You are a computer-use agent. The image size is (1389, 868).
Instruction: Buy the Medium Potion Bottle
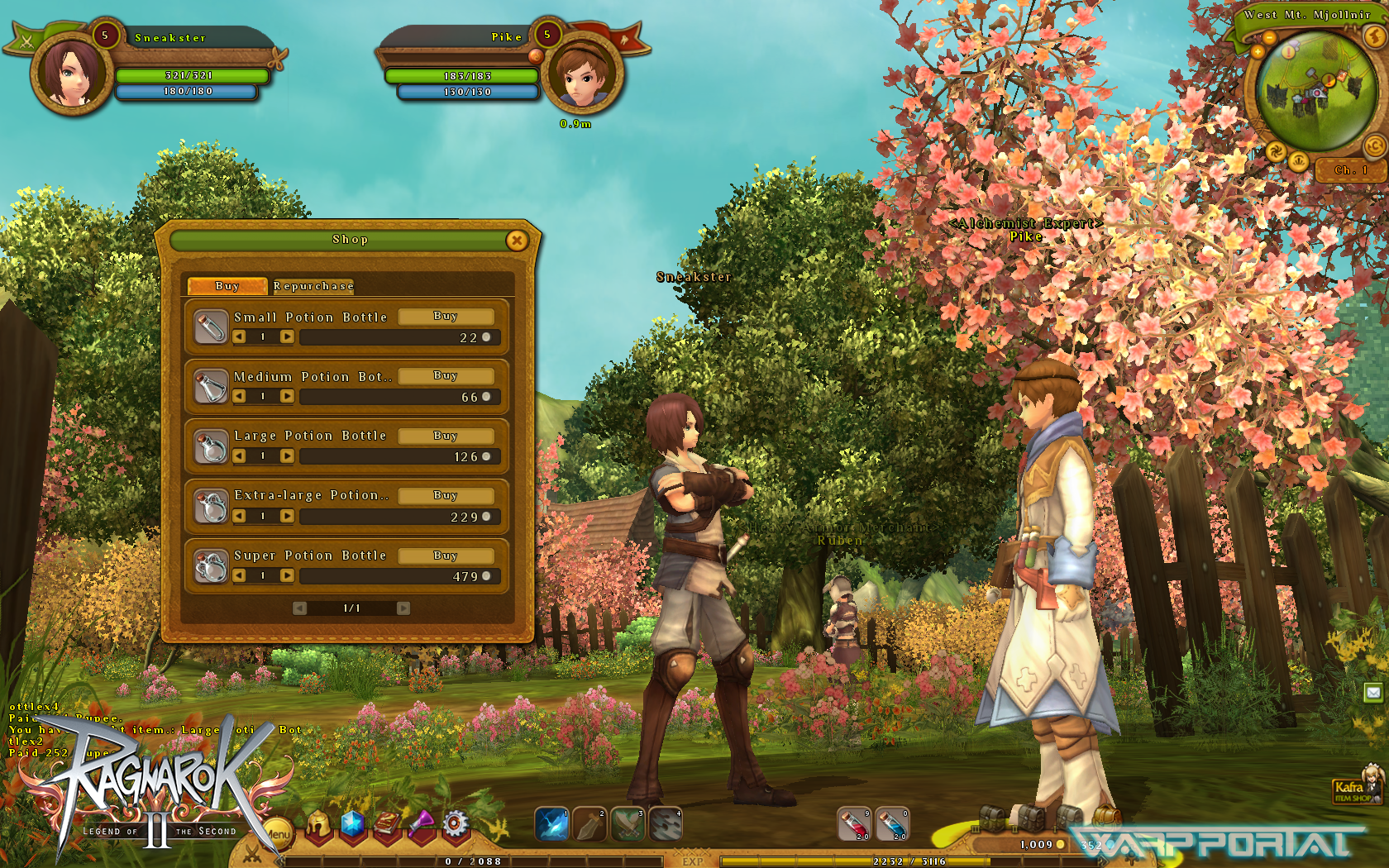(446, 376)
